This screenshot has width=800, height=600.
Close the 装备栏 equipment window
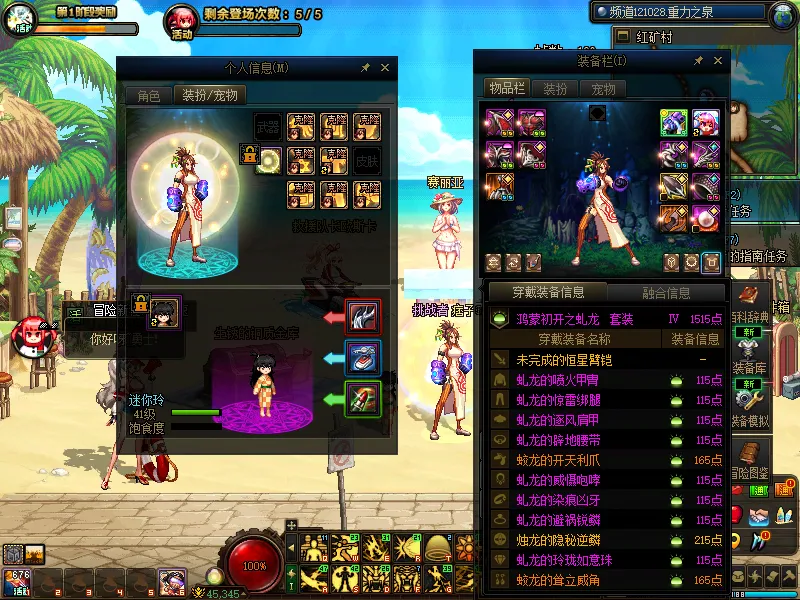click(716, 61)
